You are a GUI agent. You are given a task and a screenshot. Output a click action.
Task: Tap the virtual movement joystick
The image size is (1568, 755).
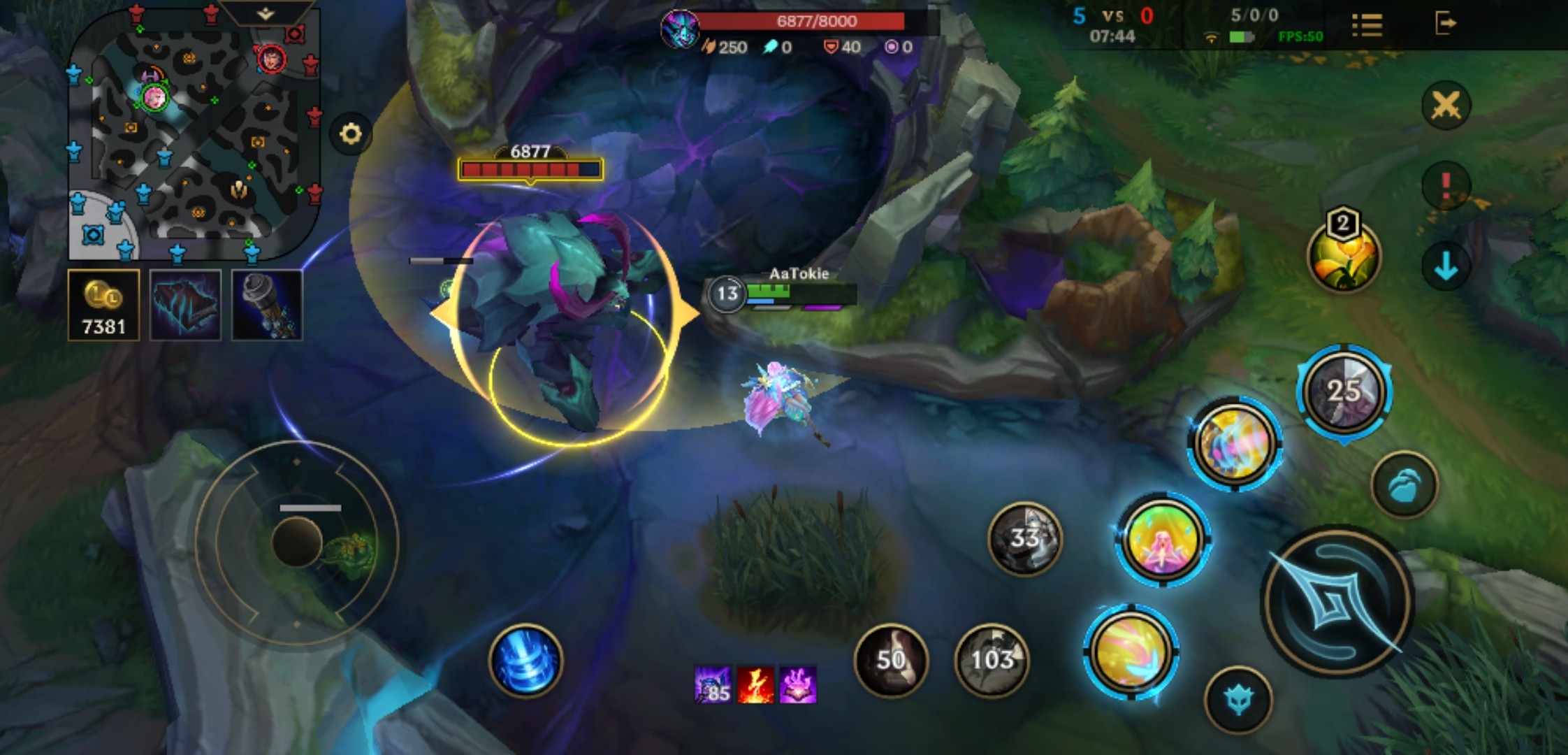pos(297,542)
